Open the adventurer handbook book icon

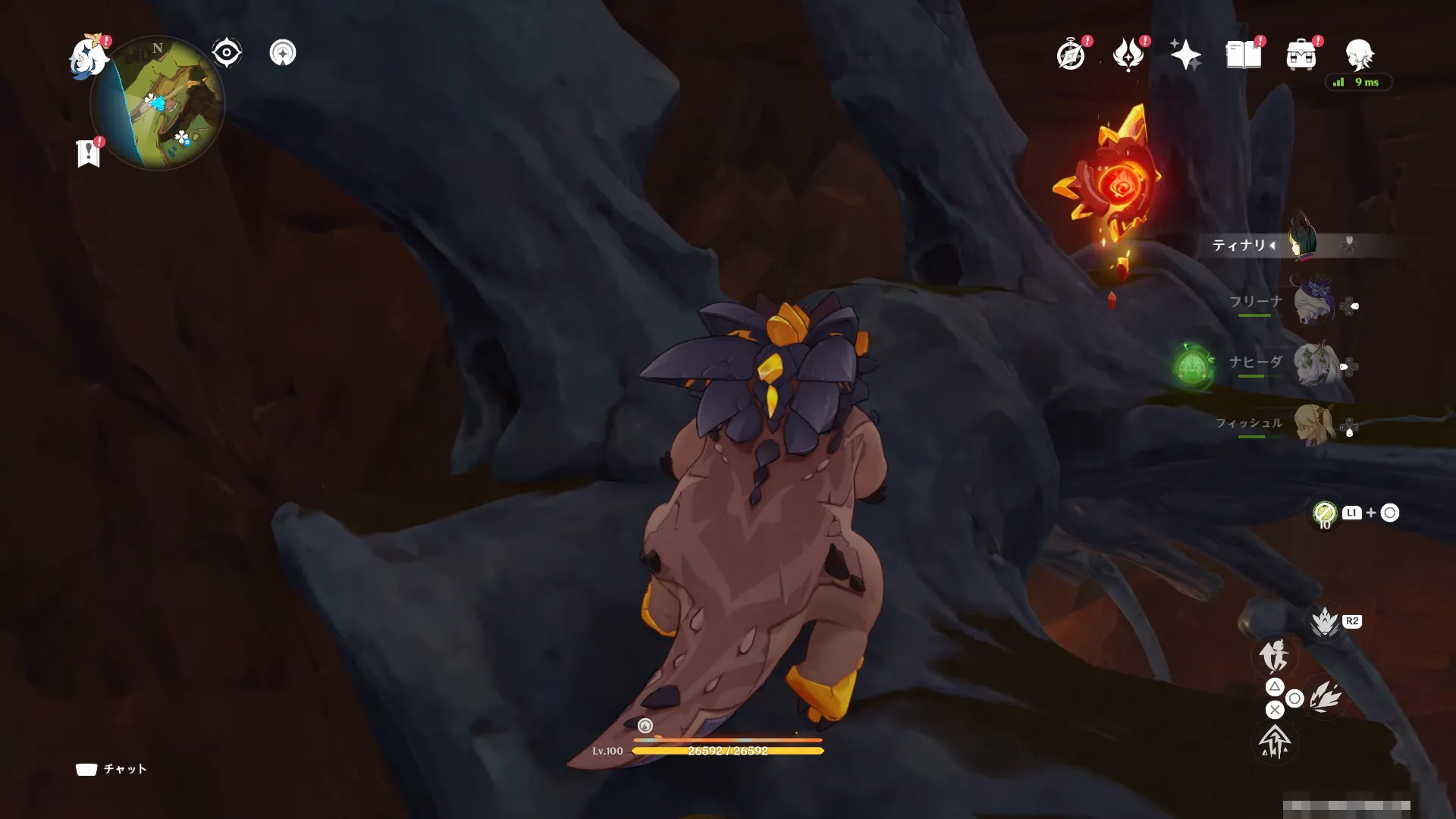point(1244,55)
